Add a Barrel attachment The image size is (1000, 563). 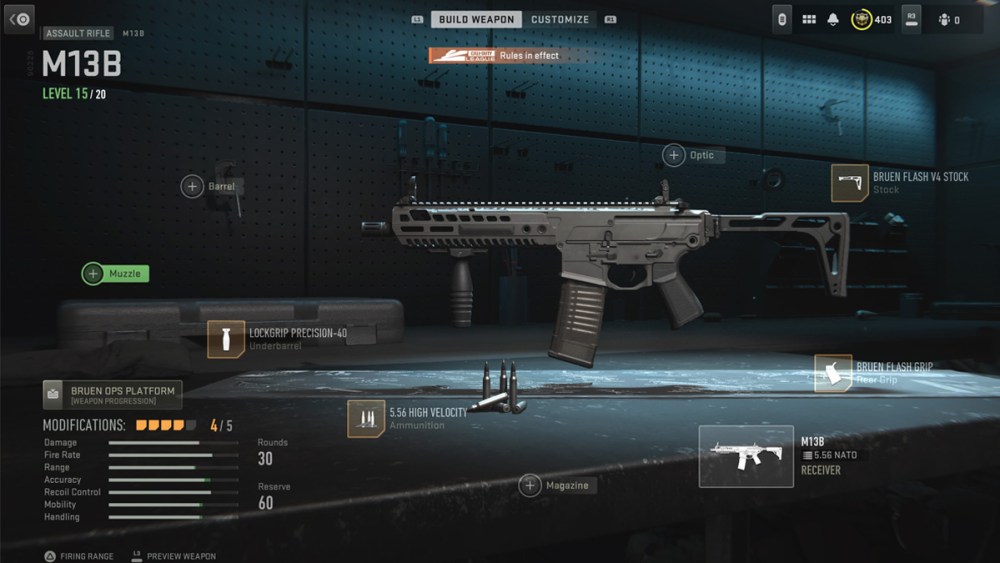pos(192,186)
